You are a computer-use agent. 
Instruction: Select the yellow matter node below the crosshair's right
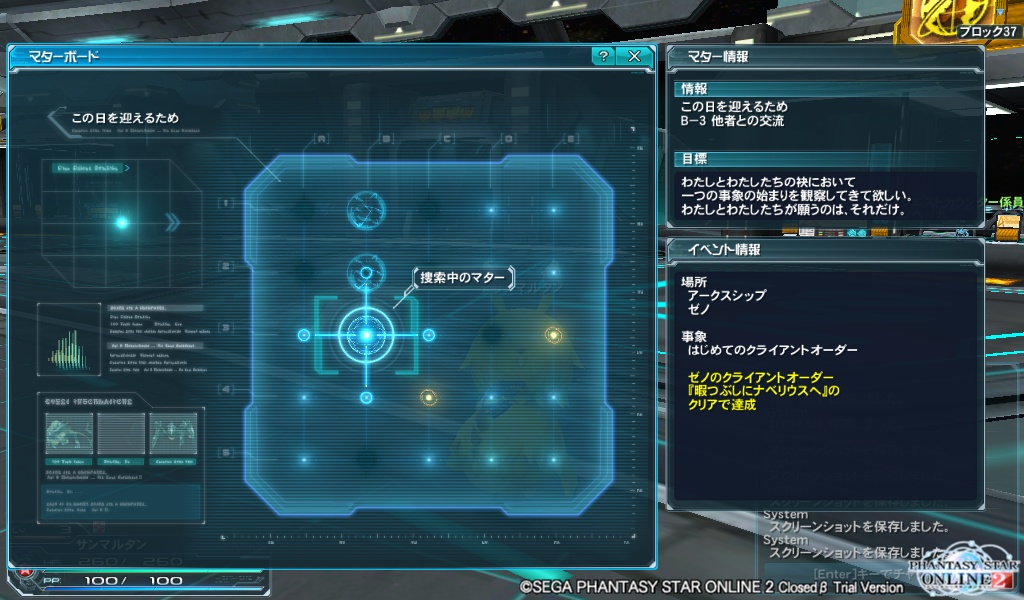click(428, 397)
